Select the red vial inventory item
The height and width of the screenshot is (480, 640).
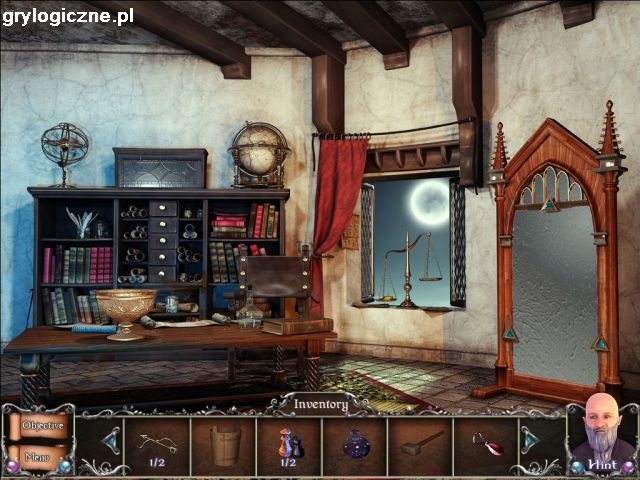point(487,444)
